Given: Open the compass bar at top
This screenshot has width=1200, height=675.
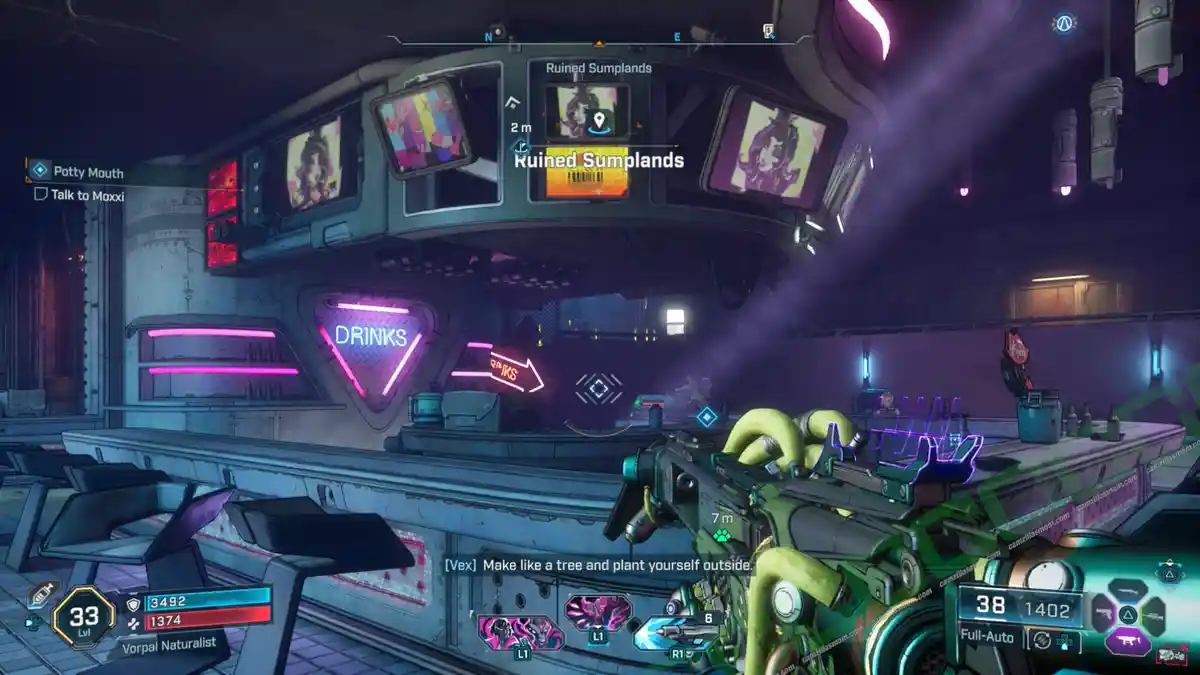Looking at the screenshot, I should pos(597,40).
